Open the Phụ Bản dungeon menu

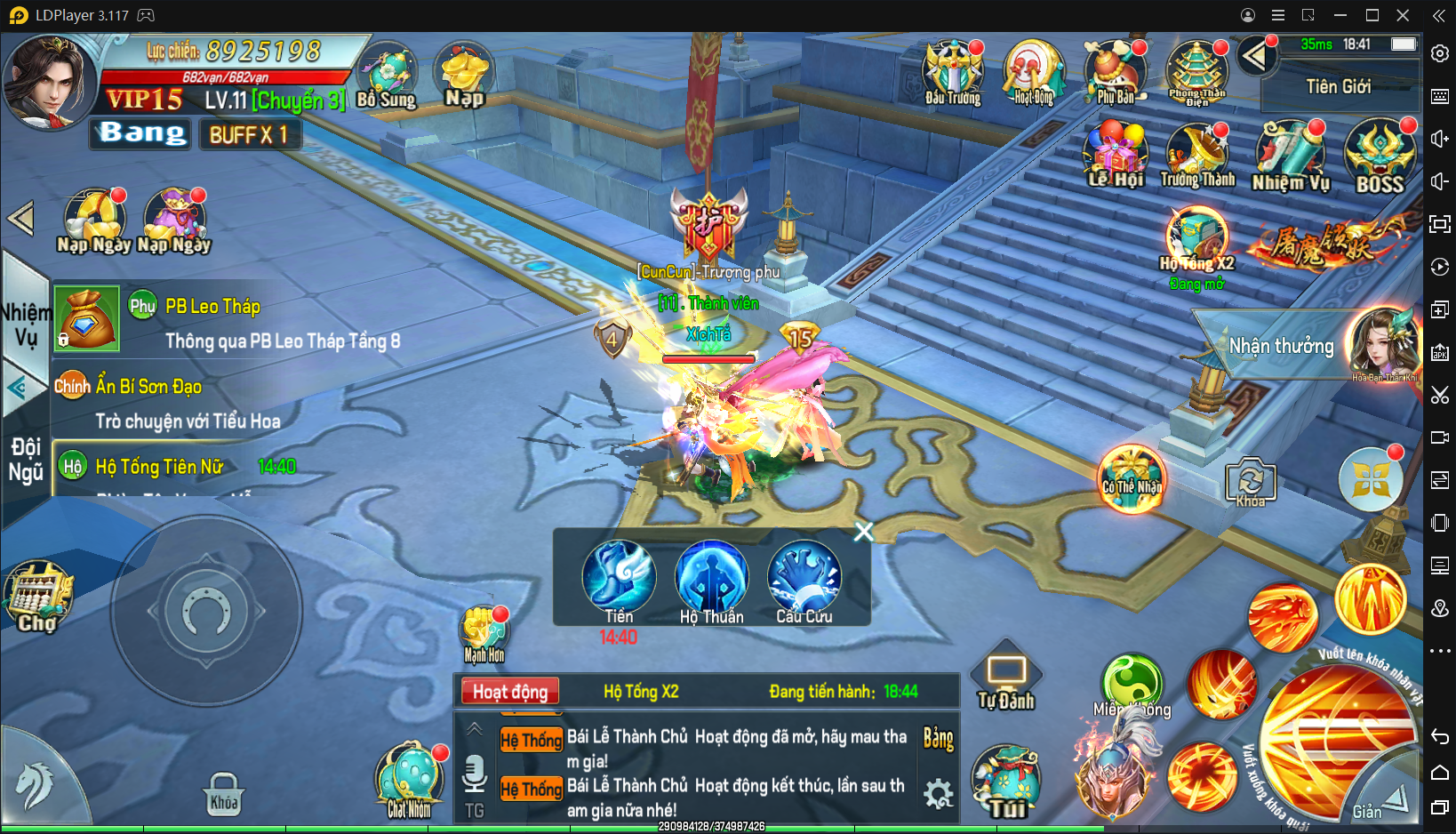coord(1115,73)
